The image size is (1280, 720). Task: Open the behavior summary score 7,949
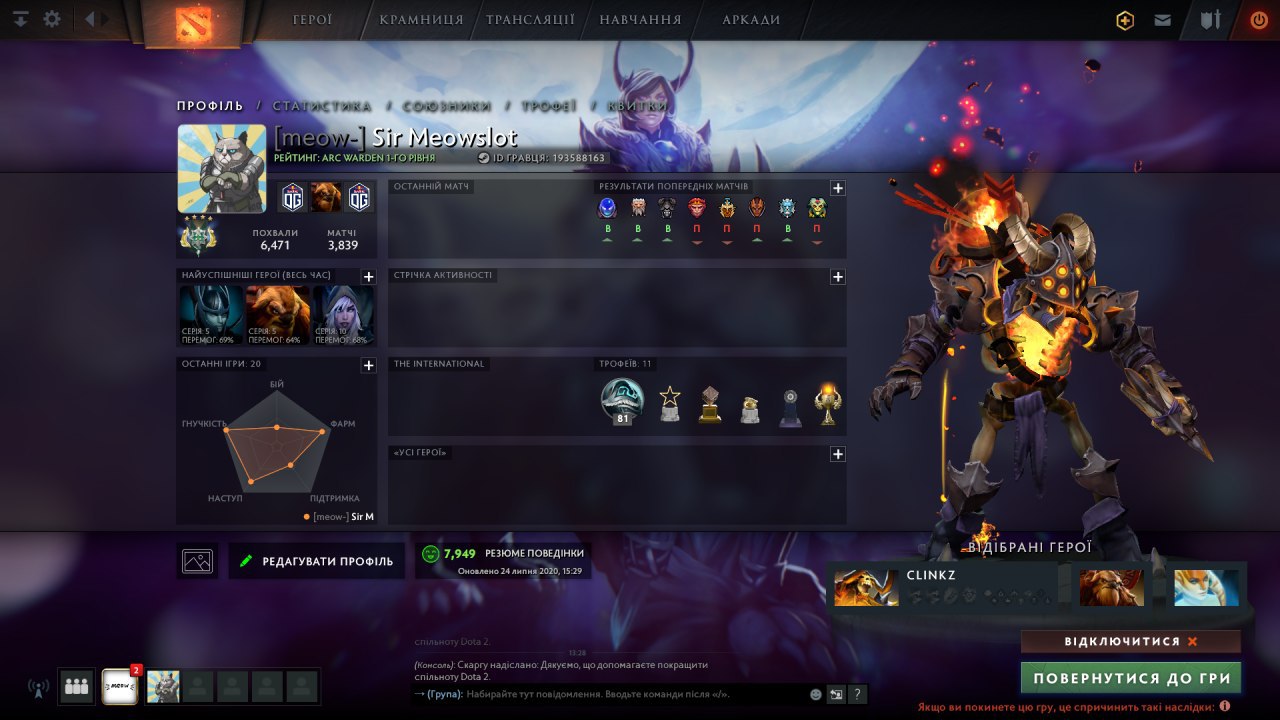[502, 560]
